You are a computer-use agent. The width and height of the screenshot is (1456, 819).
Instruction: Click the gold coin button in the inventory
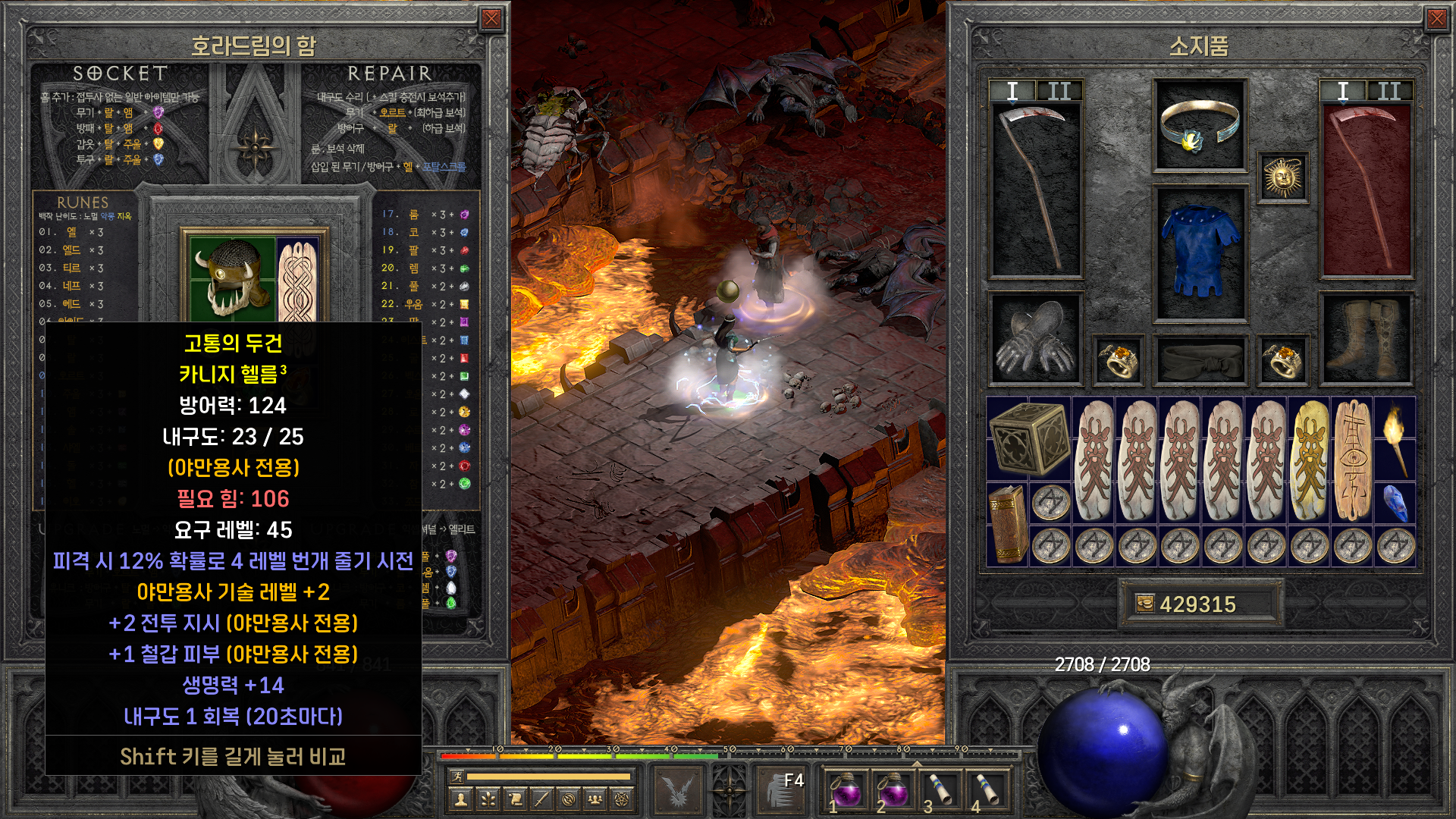[x=1144, y=604]
